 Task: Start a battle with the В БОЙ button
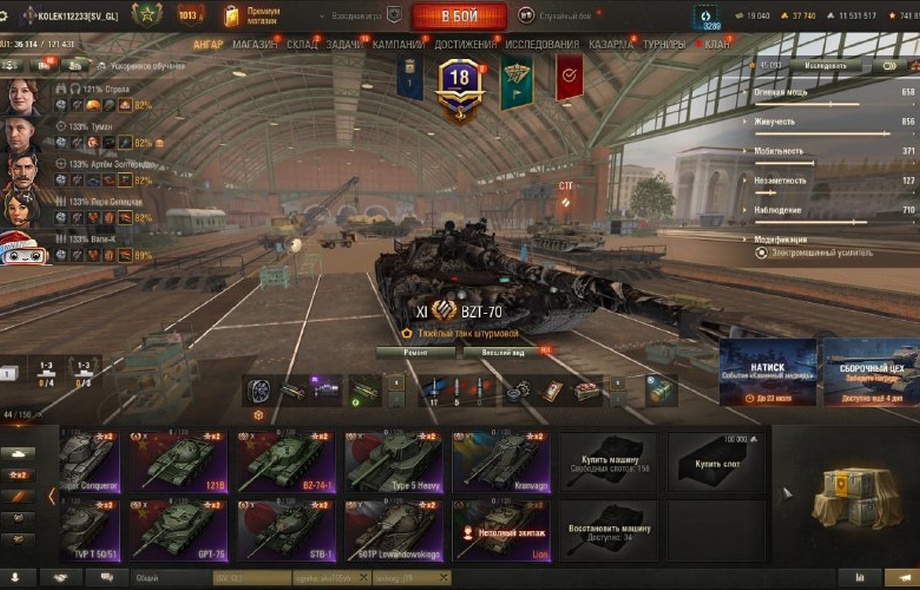459,16
